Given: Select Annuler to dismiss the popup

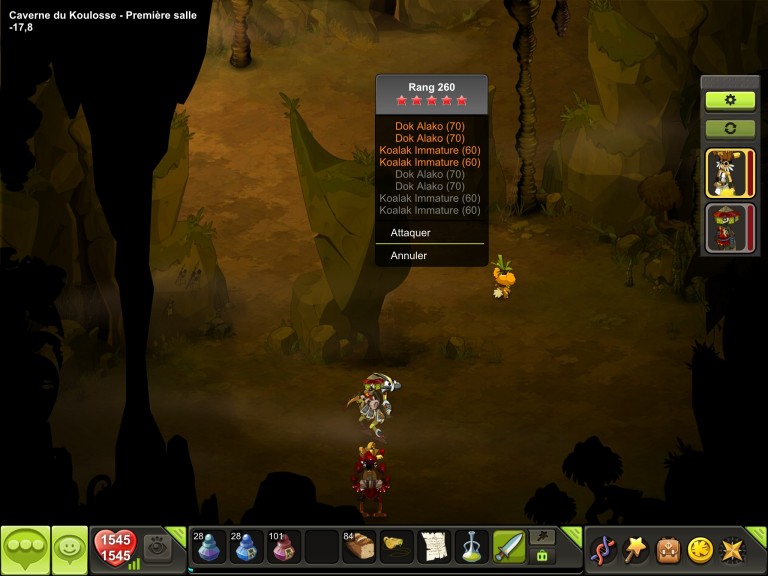Looking at the screenshot, I should (x=409, y=255).
